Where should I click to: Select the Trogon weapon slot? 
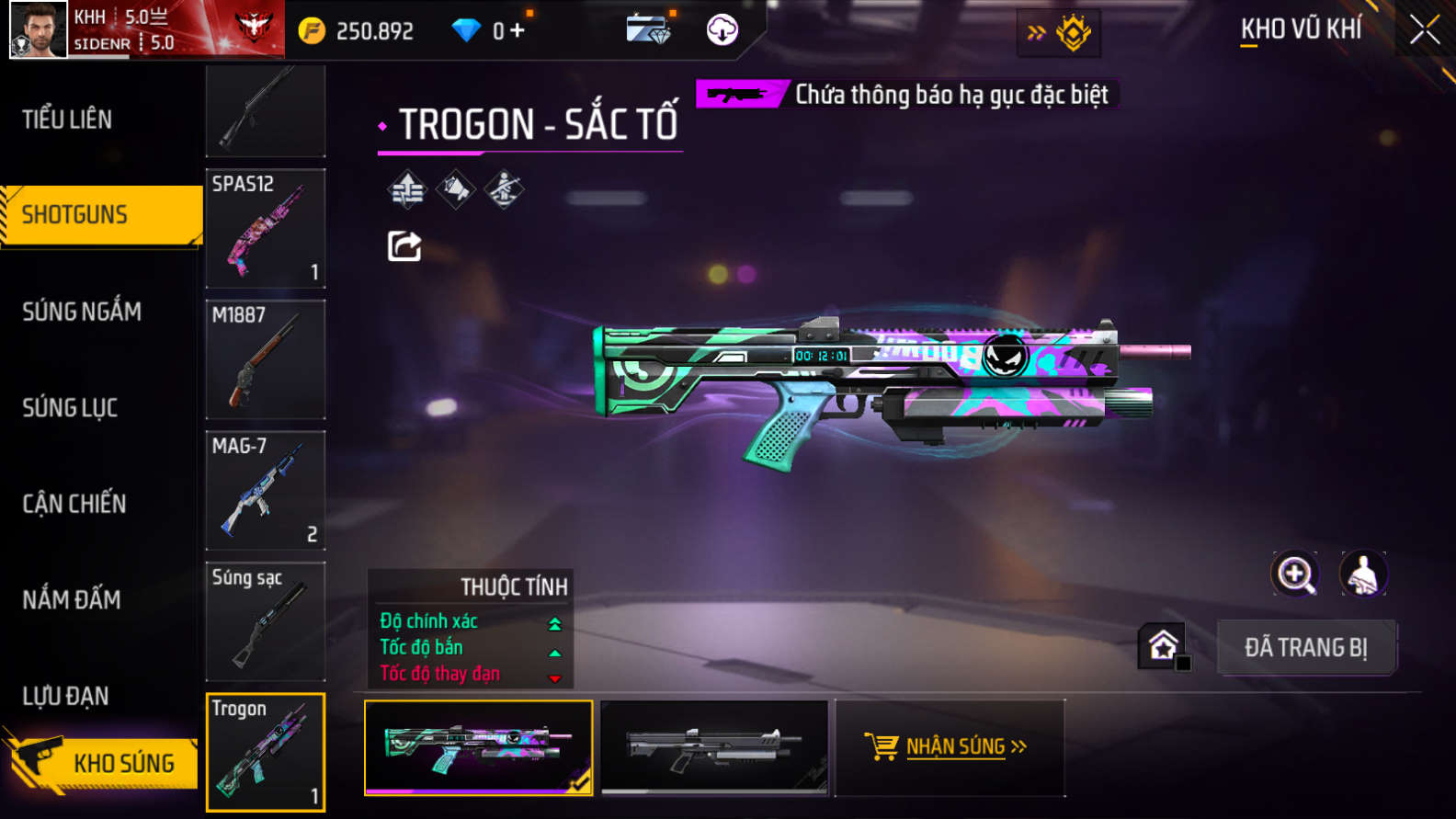click(266, 752)
